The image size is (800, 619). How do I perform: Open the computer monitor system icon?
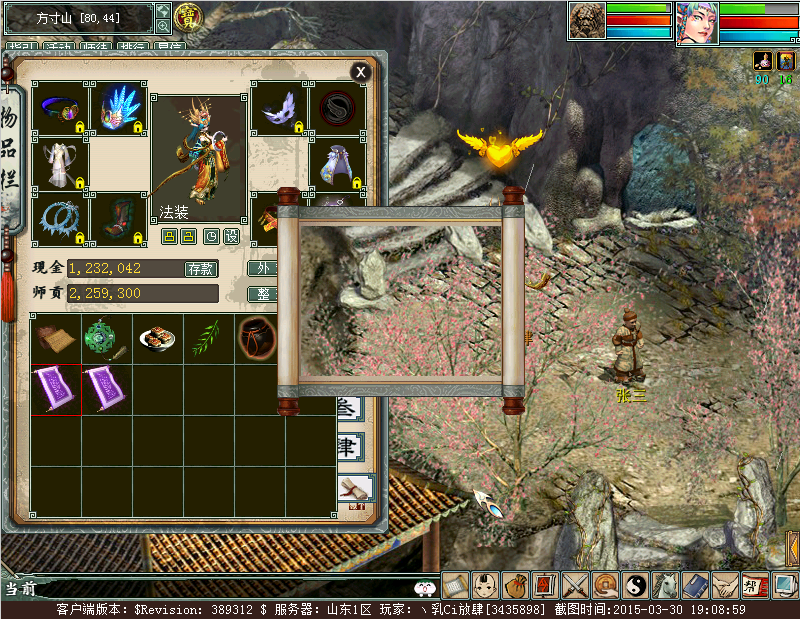[785, 585]
